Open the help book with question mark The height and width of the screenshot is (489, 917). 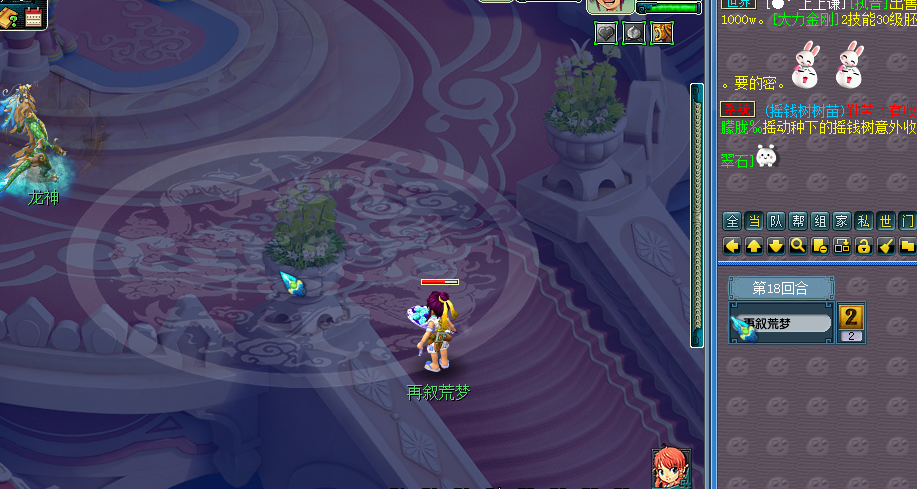(9, 16)
